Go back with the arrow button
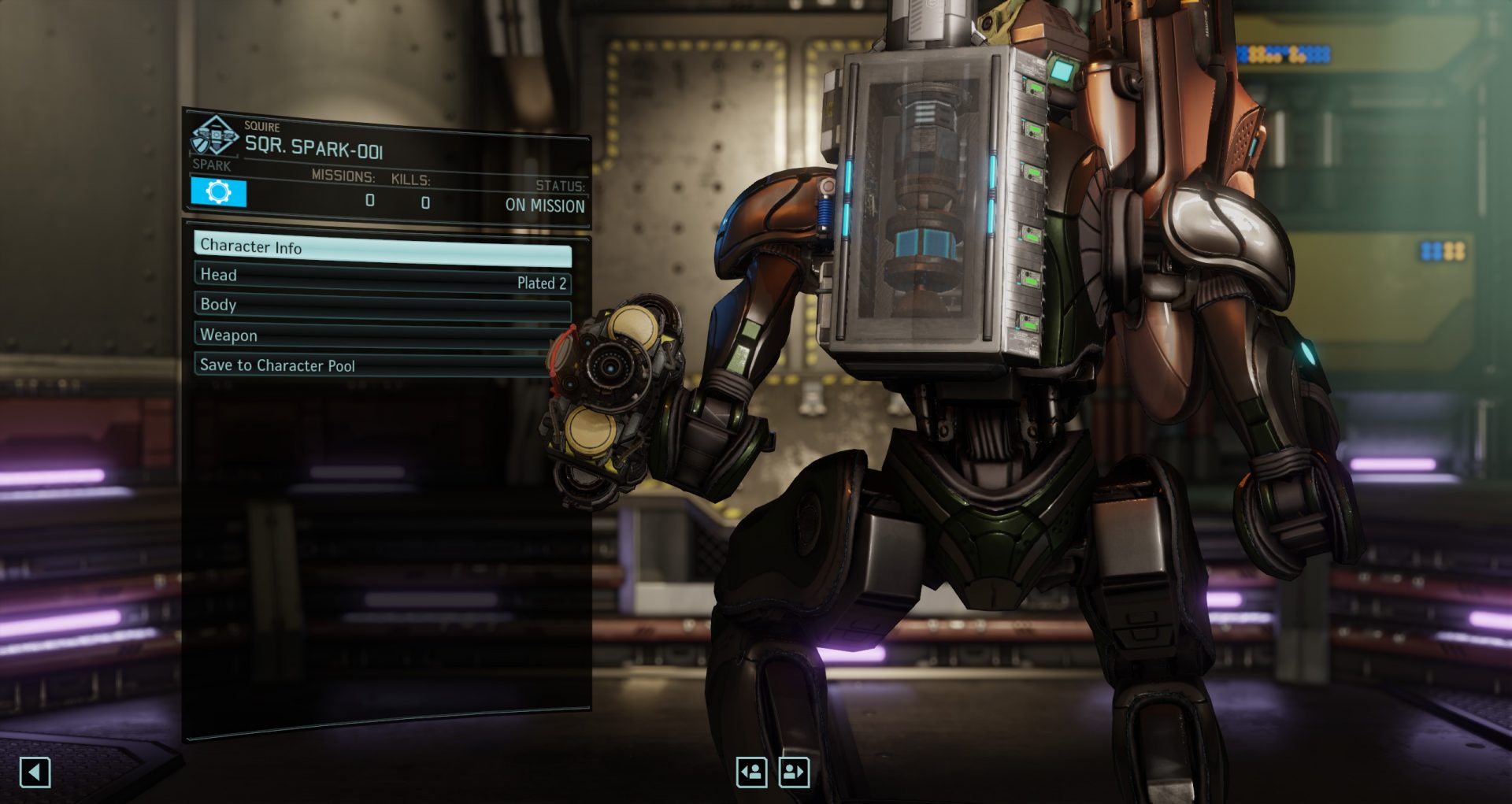The width and height of the screenshot is (1512, 804). coord(35,773)
